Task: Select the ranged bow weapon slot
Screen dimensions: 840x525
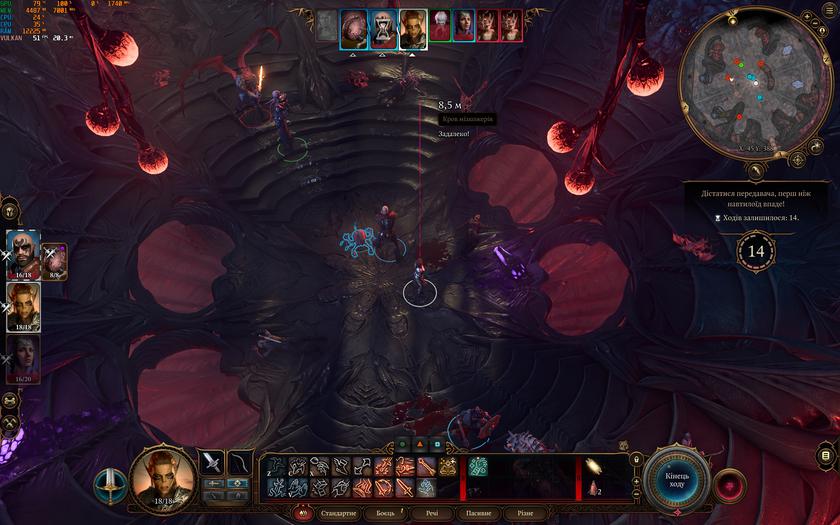Action: (x=240, y=462)
